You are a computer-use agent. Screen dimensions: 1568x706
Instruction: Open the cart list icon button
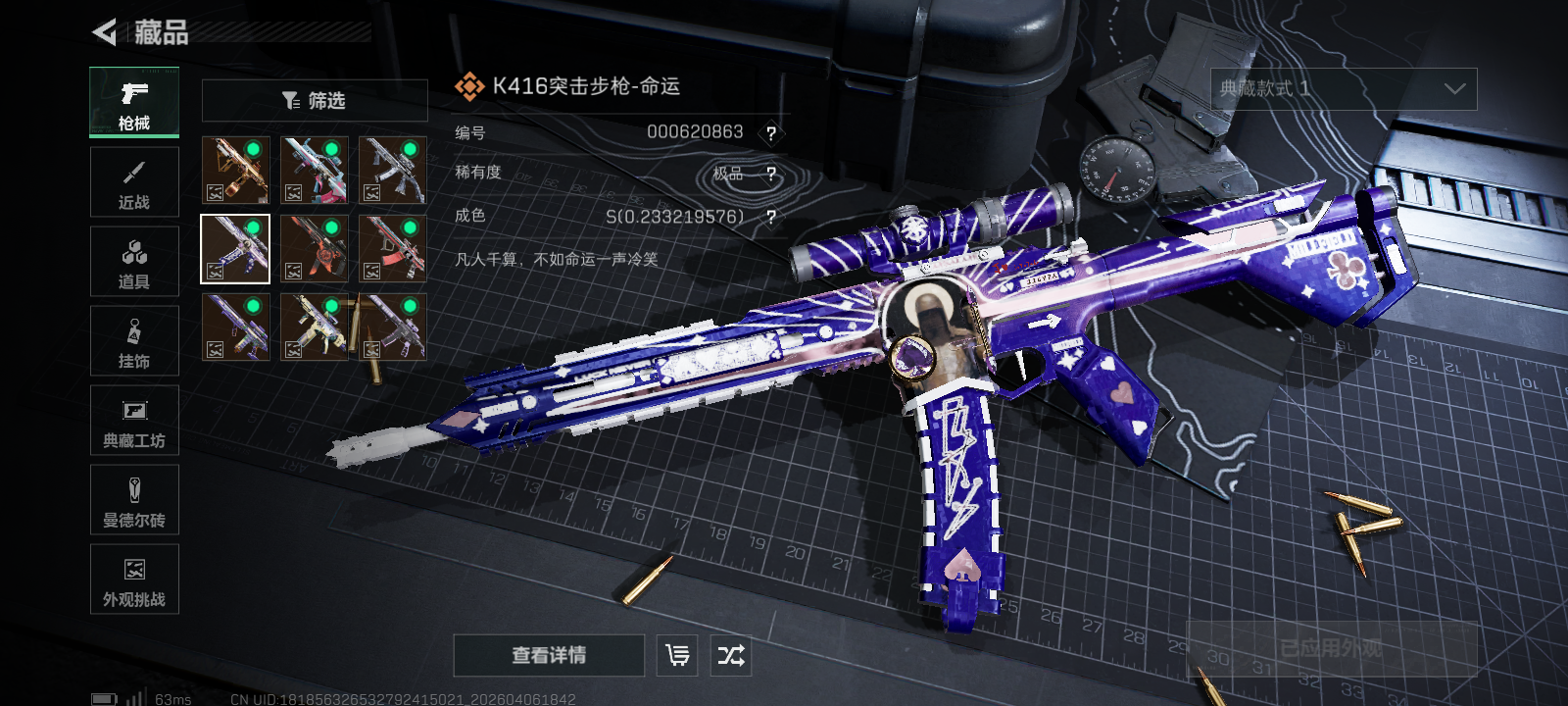pos(677,655)
